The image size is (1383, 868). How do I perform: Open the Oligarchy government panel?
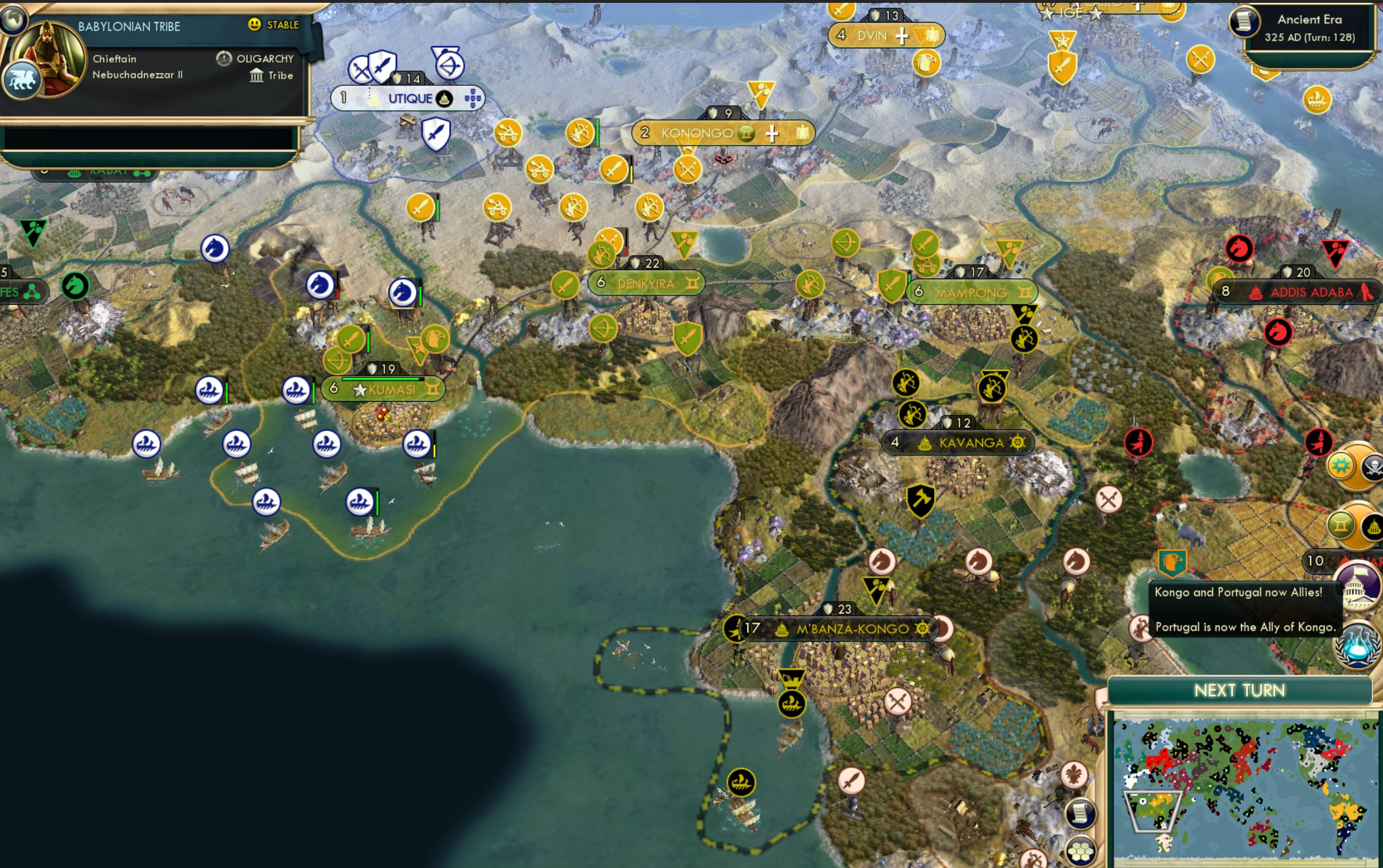[x=265, y=58]
